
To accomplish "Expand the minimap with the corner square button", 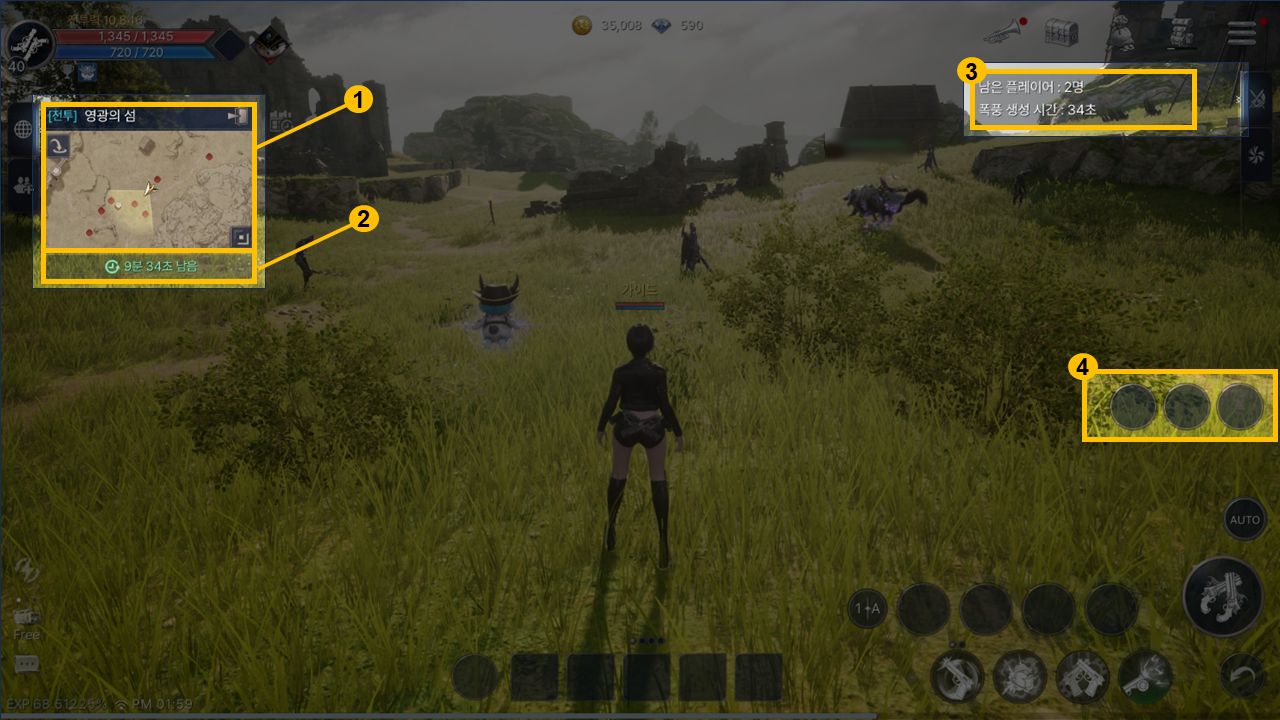I will coord(239,236).
